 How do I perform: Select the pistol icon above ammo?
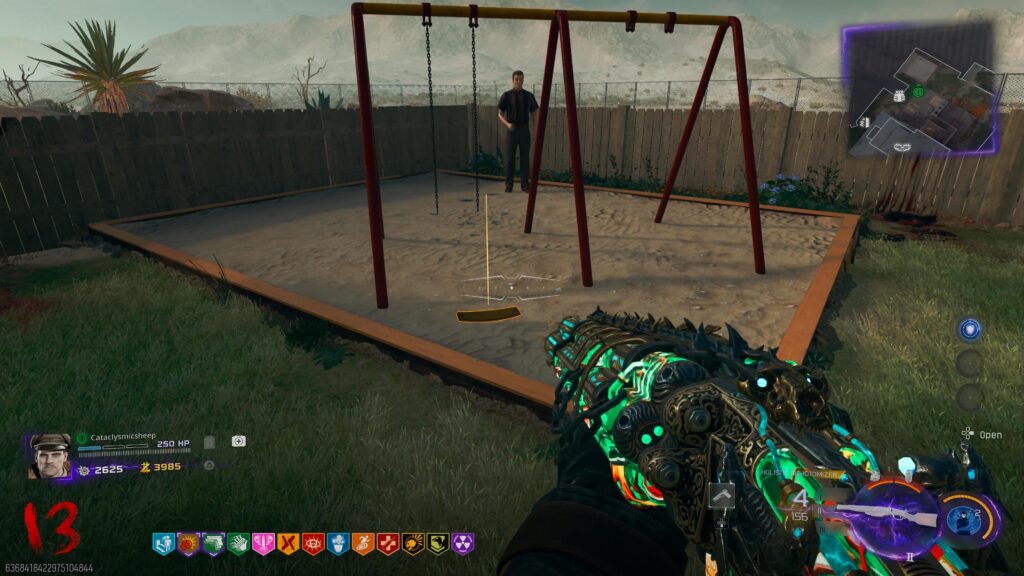pos(721,494)
